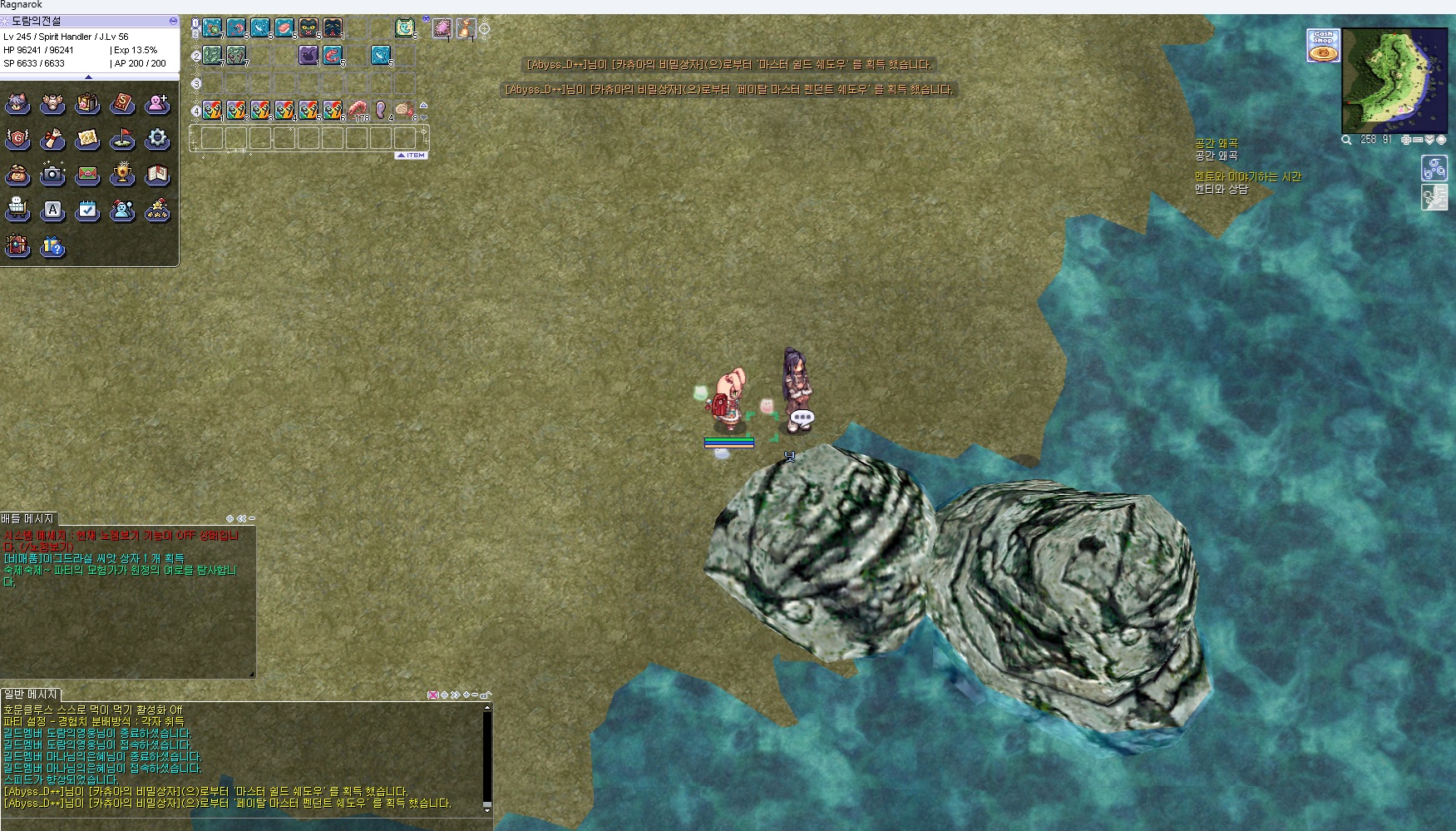1456x831 pixels.
Task: Open the calendar check attendance icon
Action: click(87, 210)
